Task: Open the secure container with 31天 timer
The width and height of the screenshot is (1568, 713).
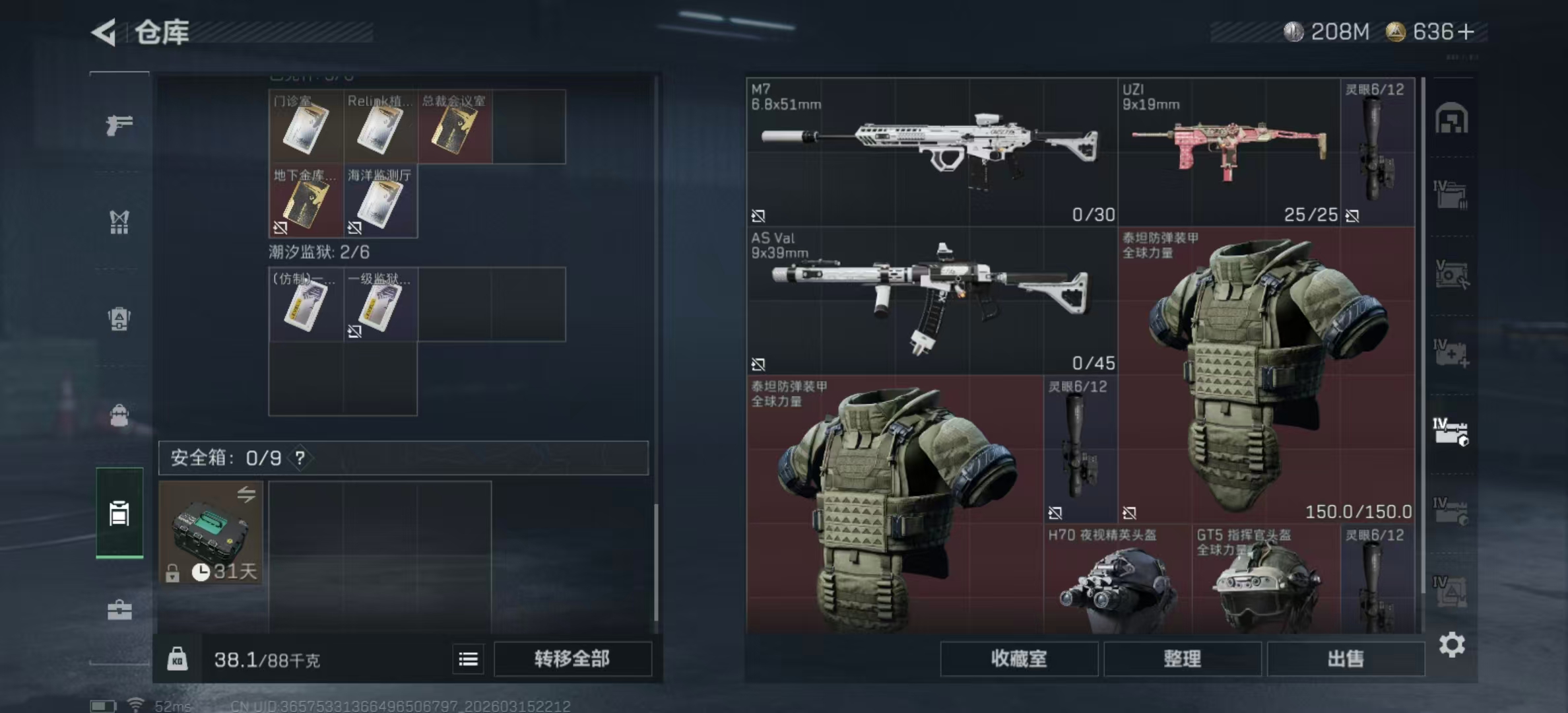Action: coord(211,532)
